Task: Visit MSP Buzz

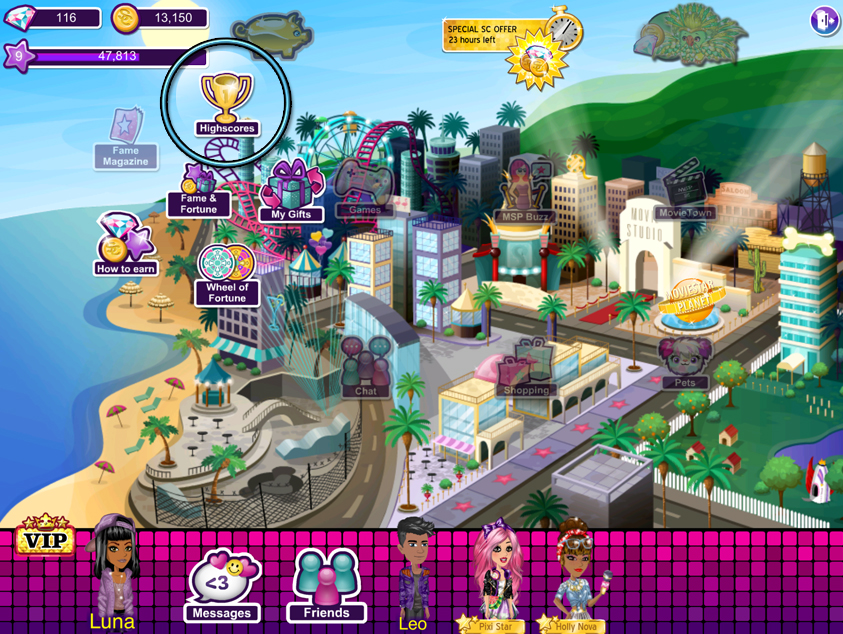Action: [526, 192]
